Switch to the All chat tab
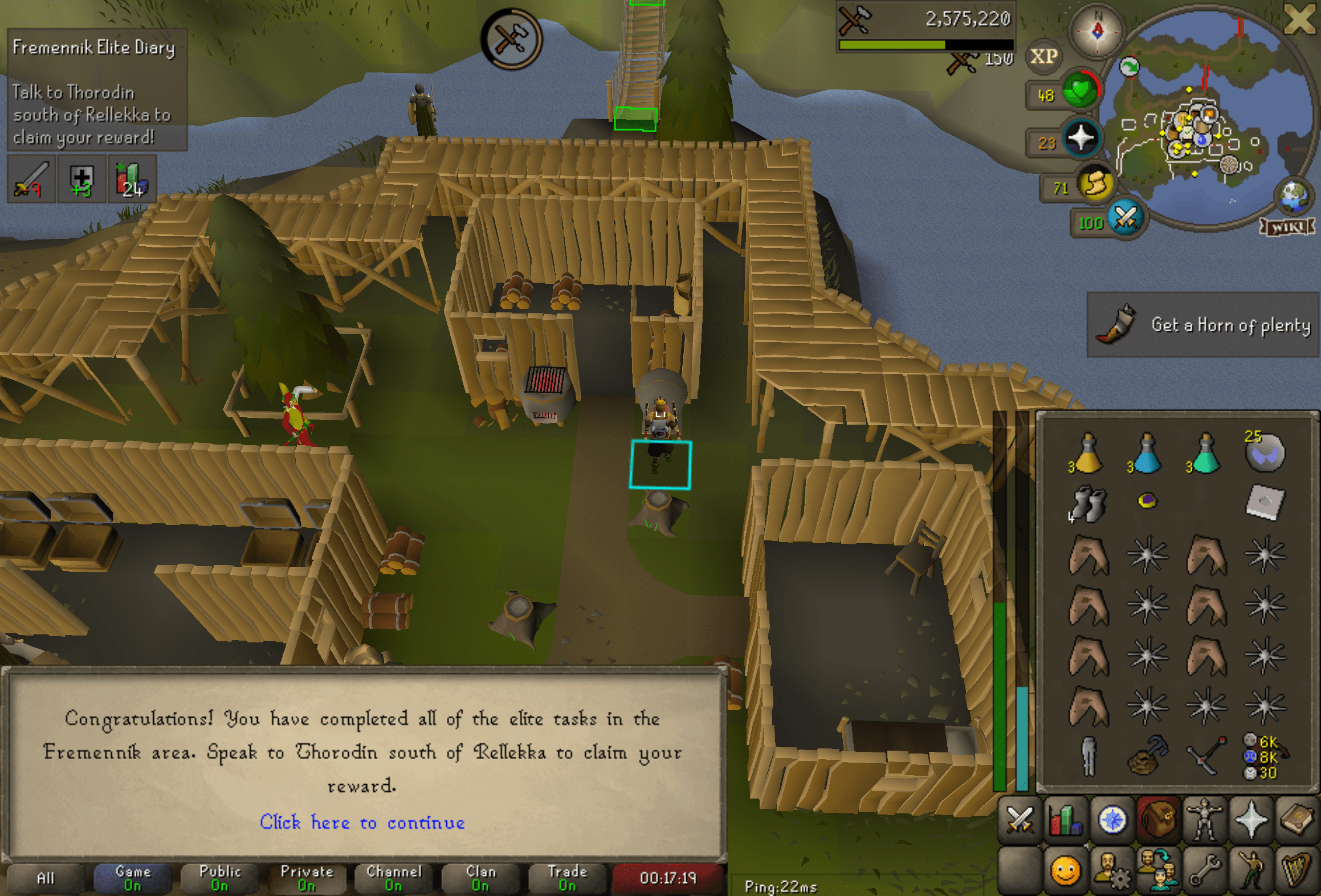The image size is (1321, 896). (x=48, y=878)
